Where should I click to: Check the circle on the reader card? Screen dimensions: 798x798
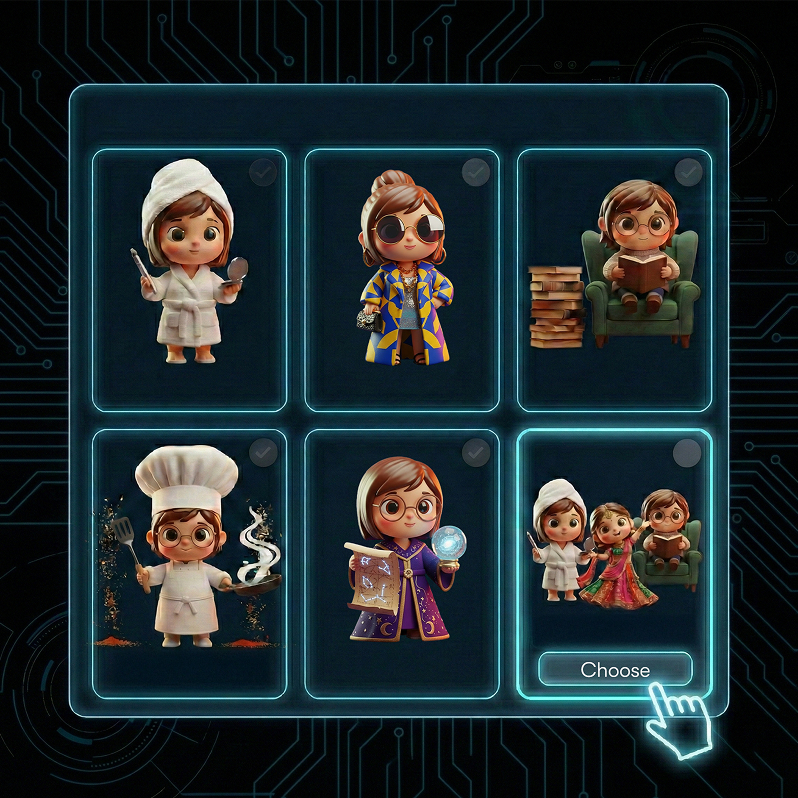point(688,173)
